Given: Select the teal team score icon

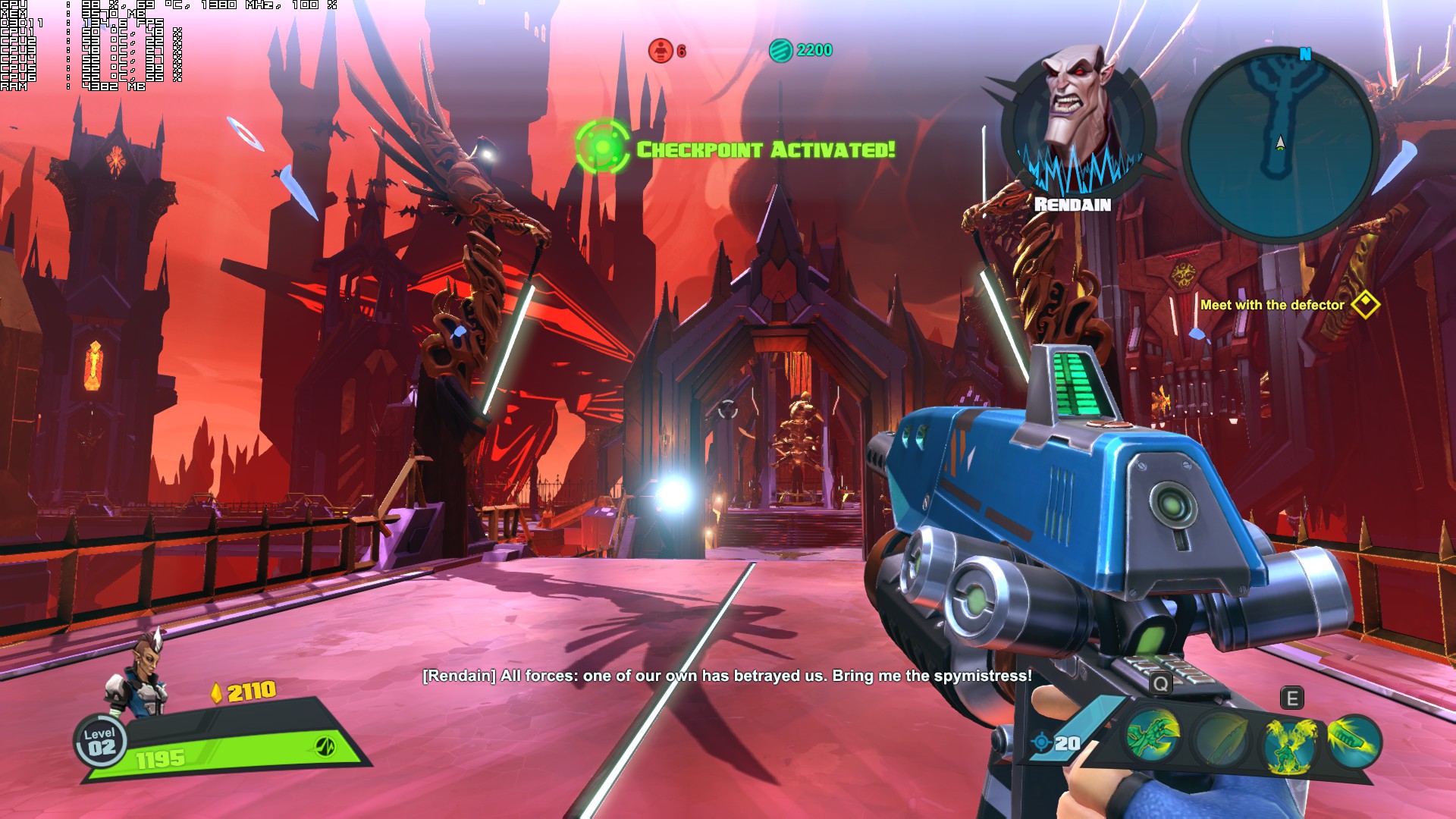Looking at the screenshot, I should click(780, 51).
